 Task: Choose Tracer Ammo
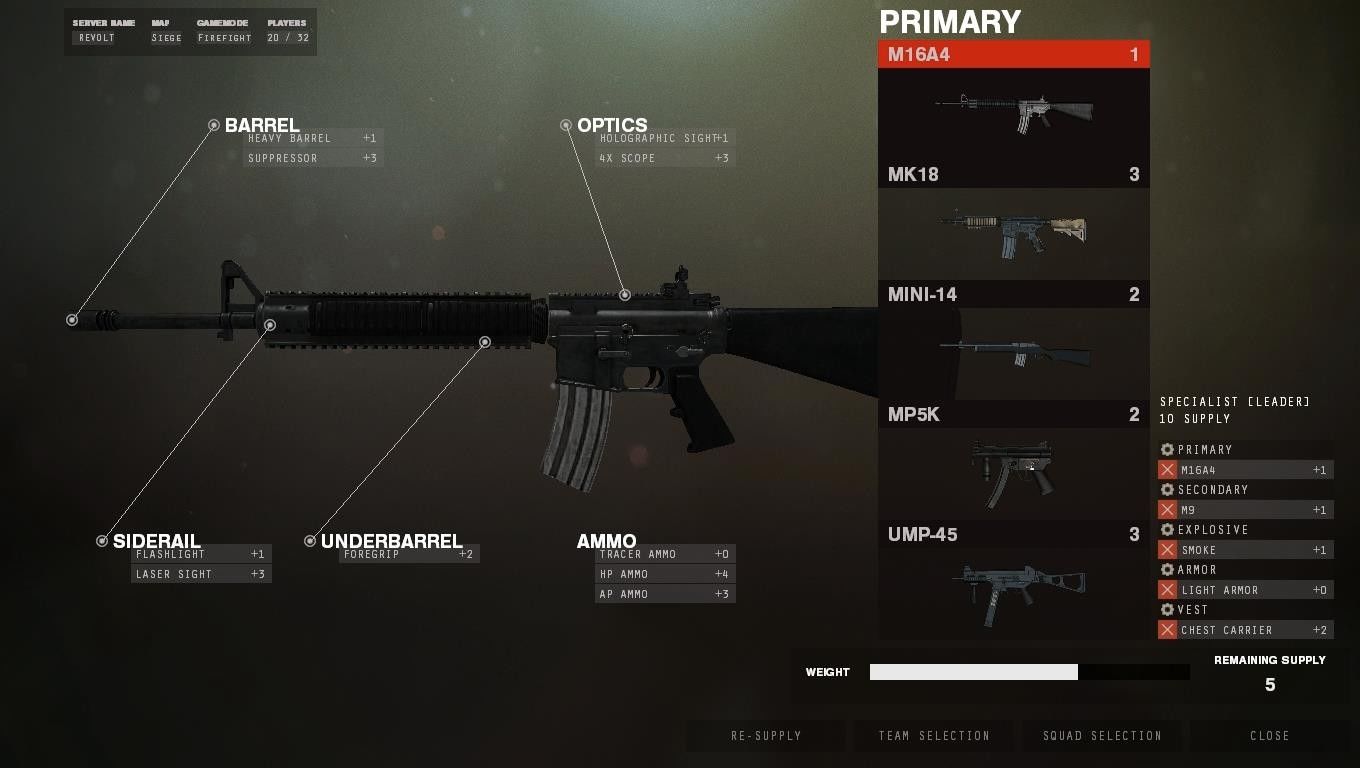pyautogui.click(x=665, y=554)
